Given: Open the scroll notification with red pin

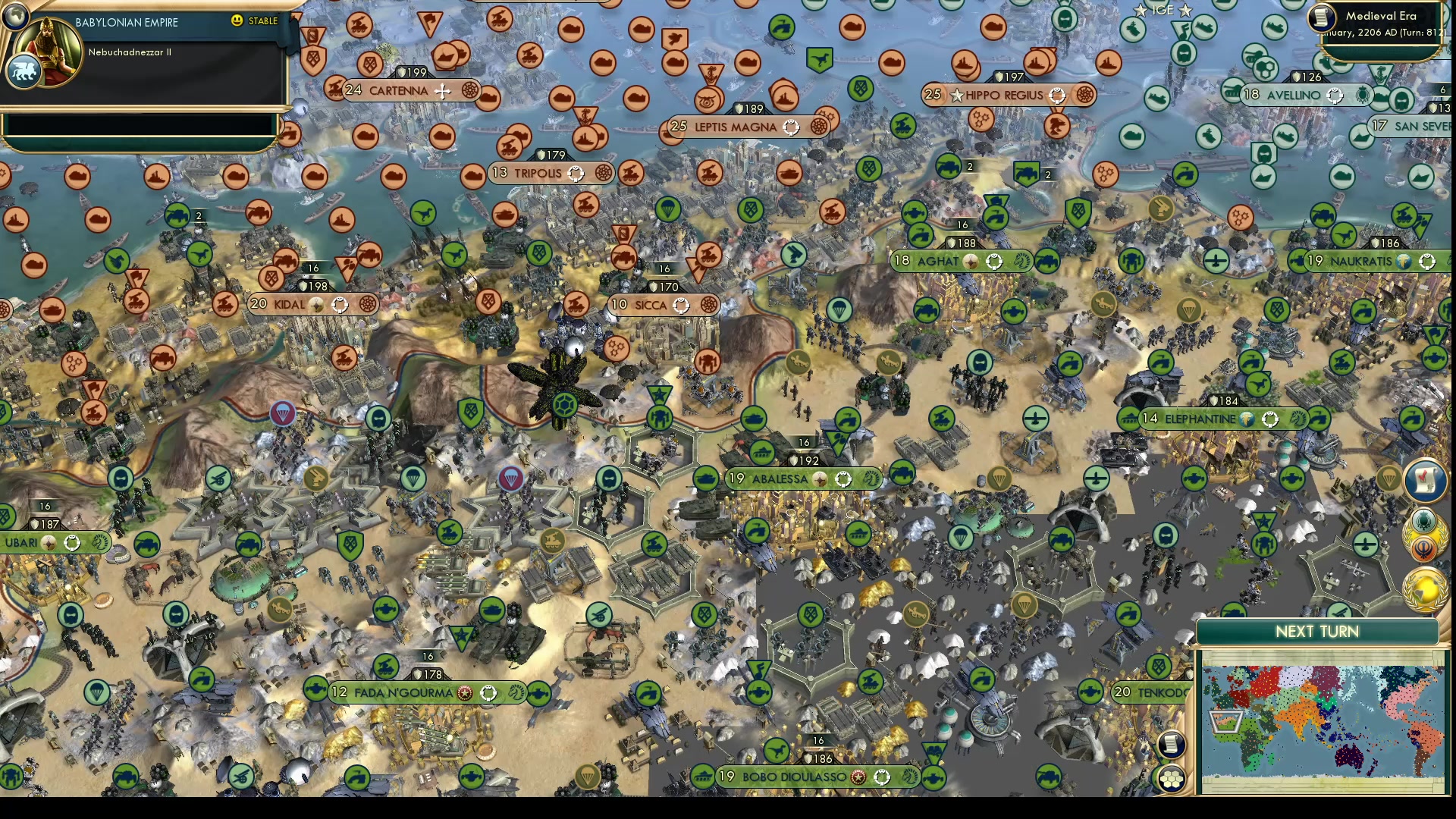Looking at the screenshot, I should [1425, 480].
